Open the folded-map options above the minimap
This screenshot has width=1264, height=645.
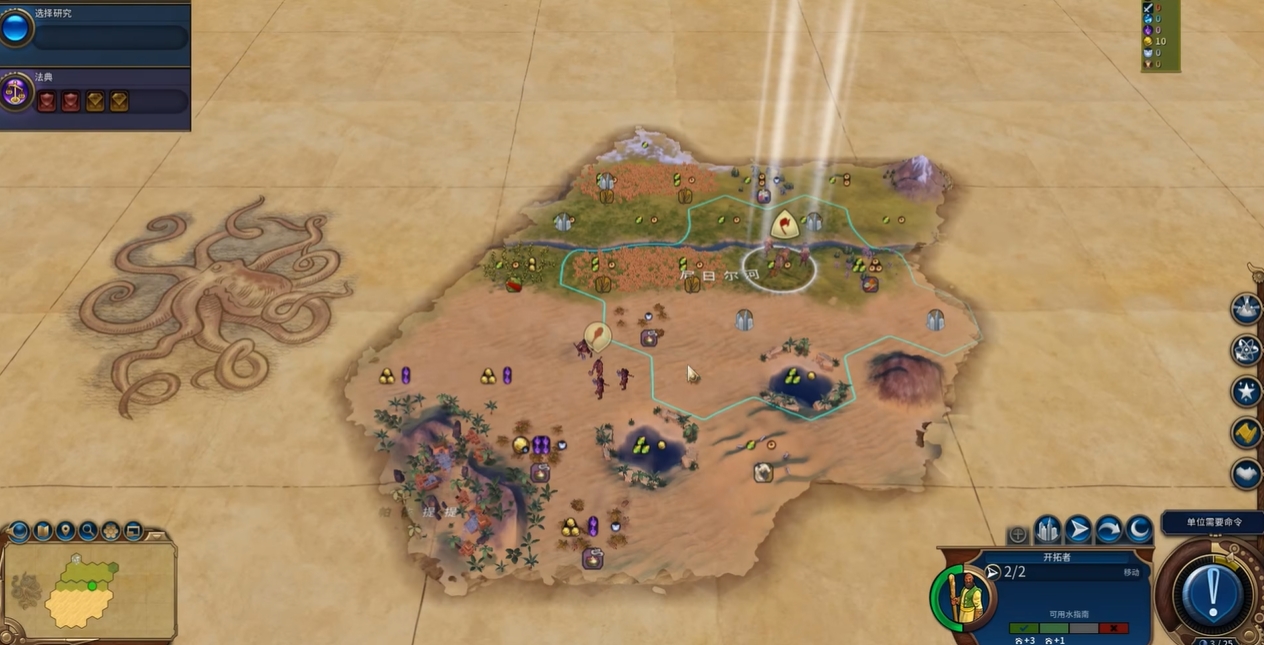(43, 531)
